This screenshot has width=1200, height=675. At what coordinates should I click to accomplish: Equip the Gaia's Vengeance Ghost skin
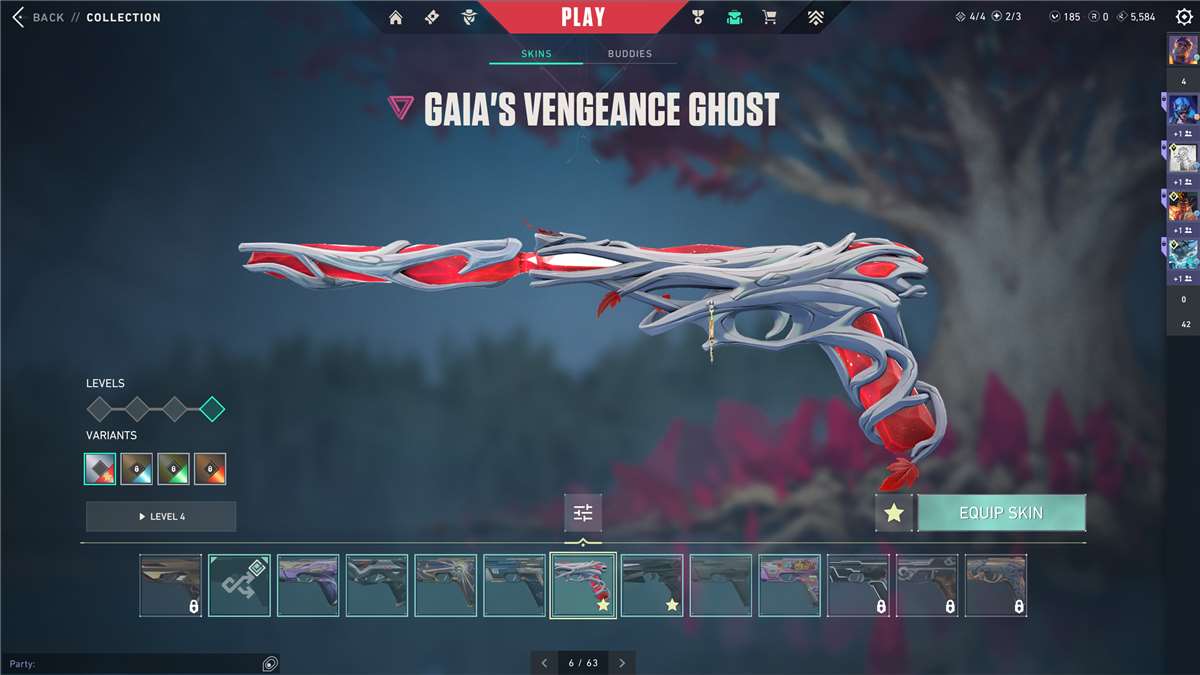(1001, 513)
